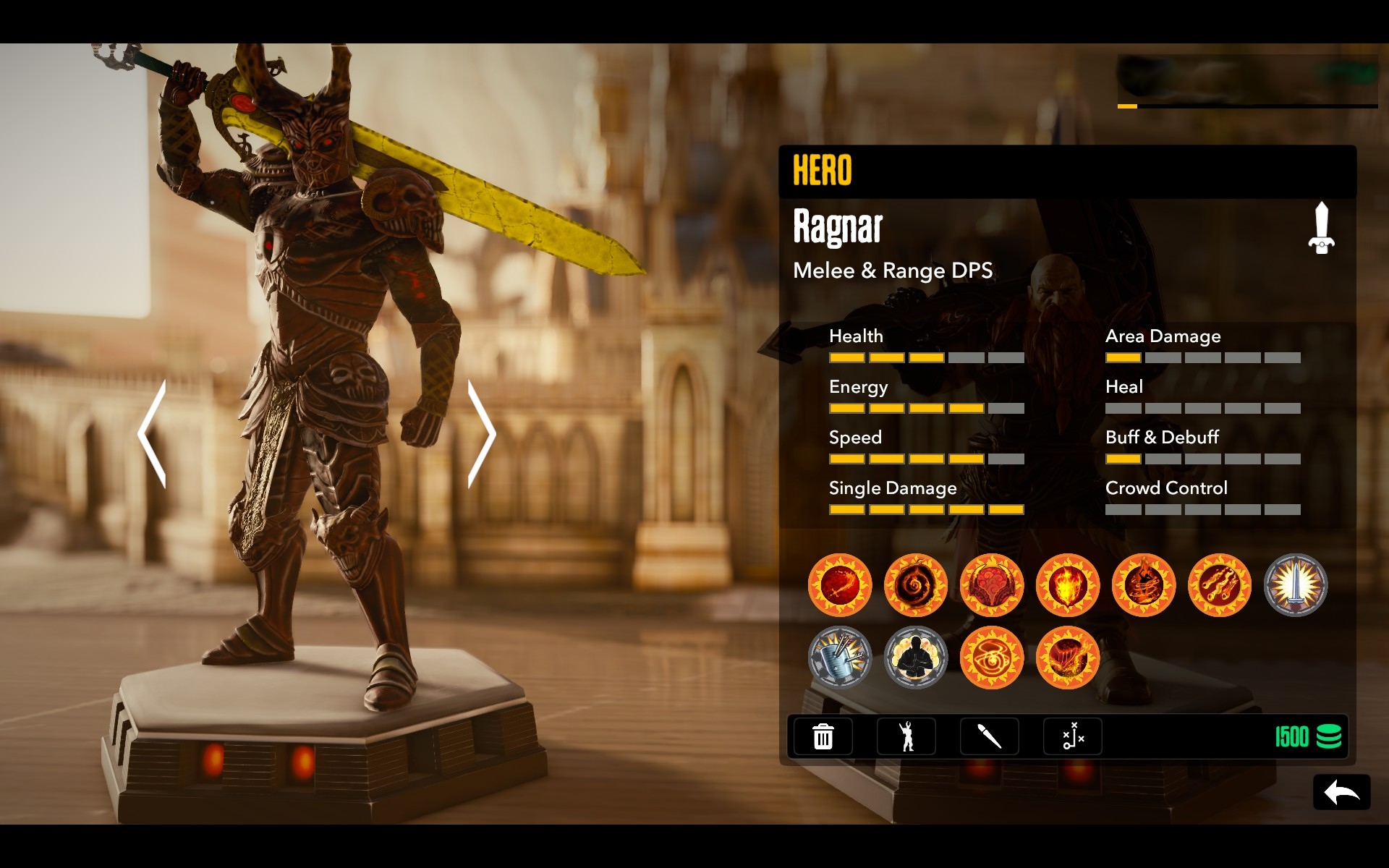This screenshot has height=868, width=1389.
Task: Select the triple meteor skill
Action: (1220, 585)
